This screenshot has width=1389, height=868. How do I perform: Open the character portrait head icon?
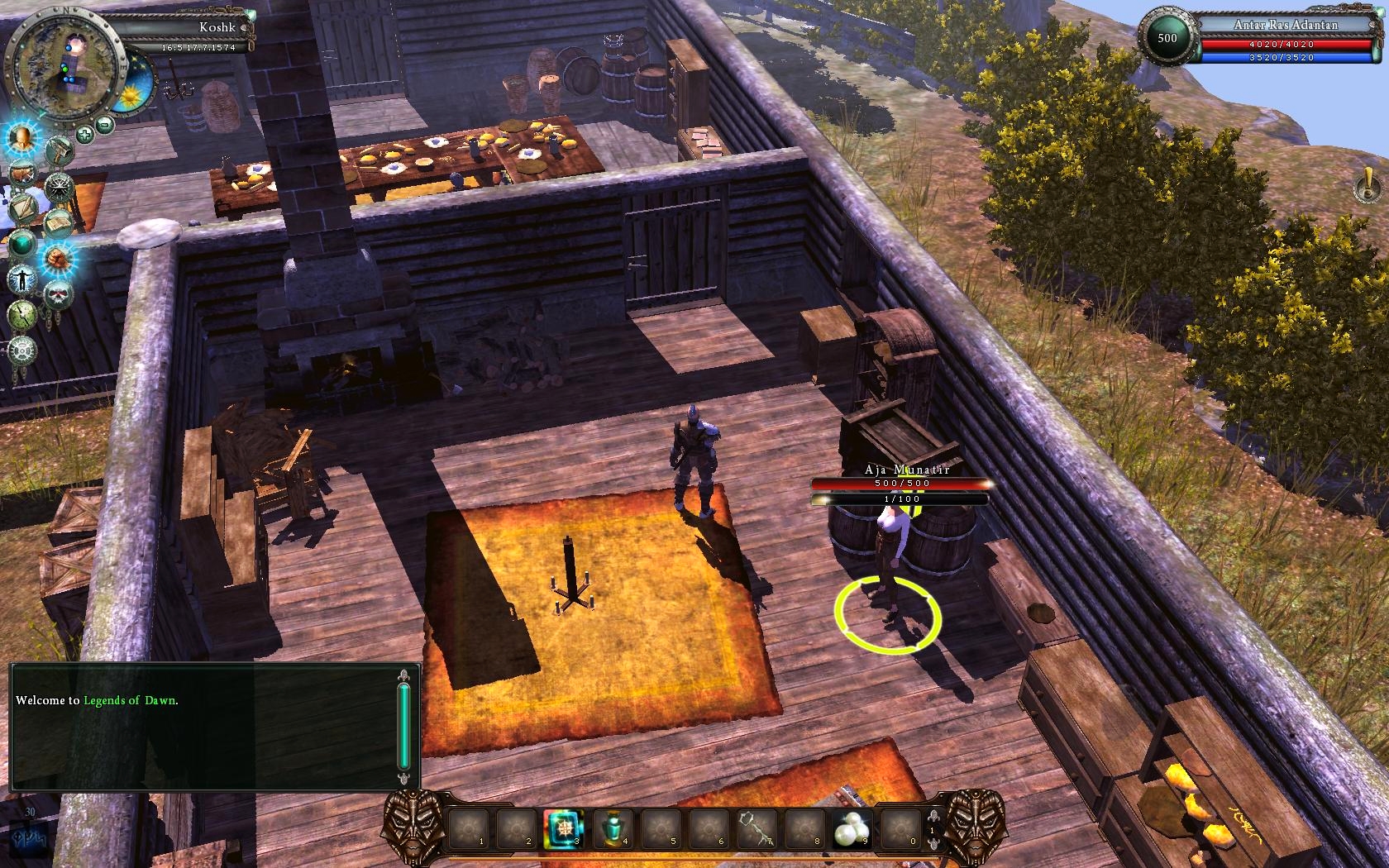[x=23, y=137]
